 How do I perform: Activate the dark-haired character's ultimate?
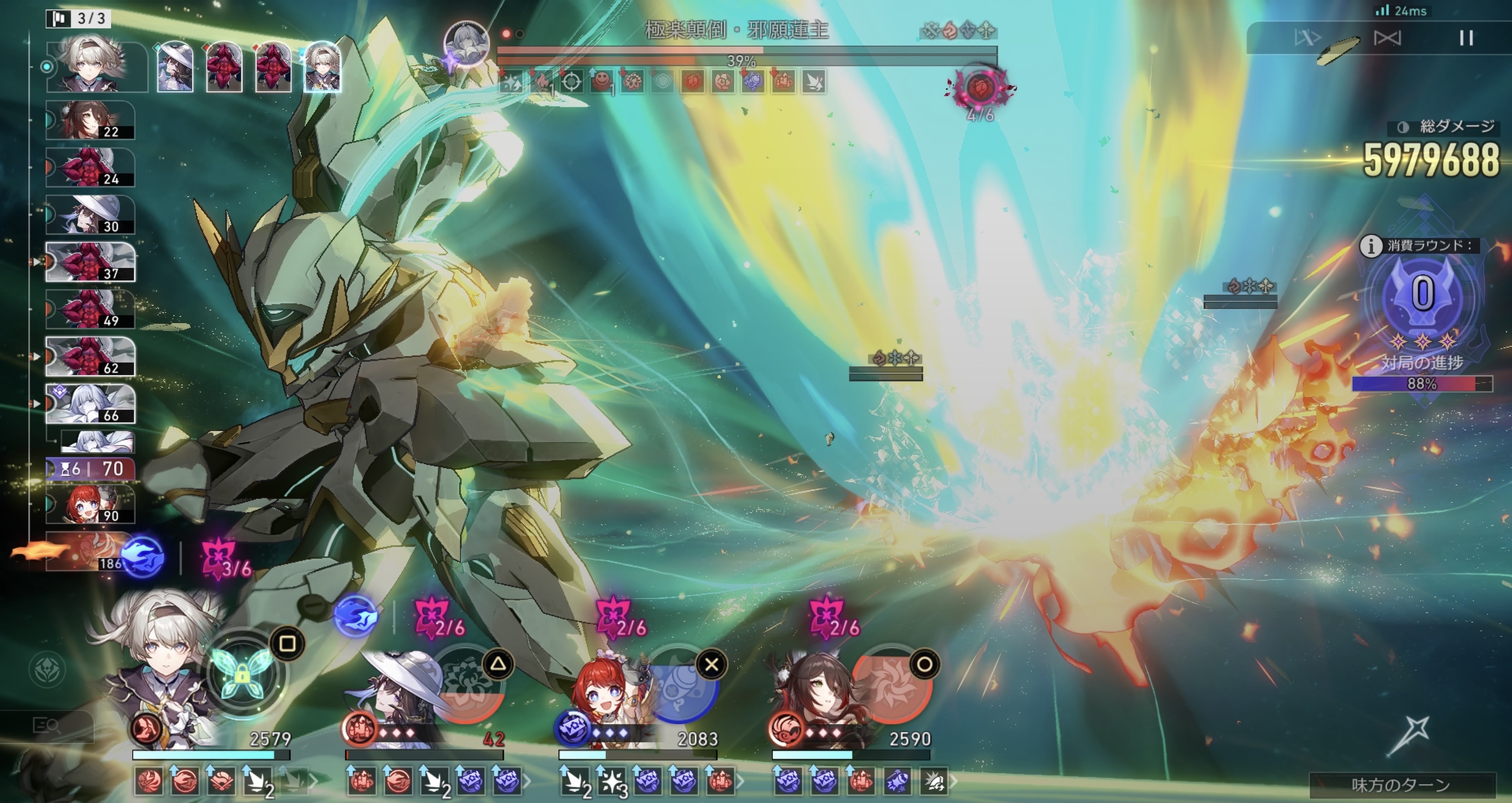tap(892, 684)
